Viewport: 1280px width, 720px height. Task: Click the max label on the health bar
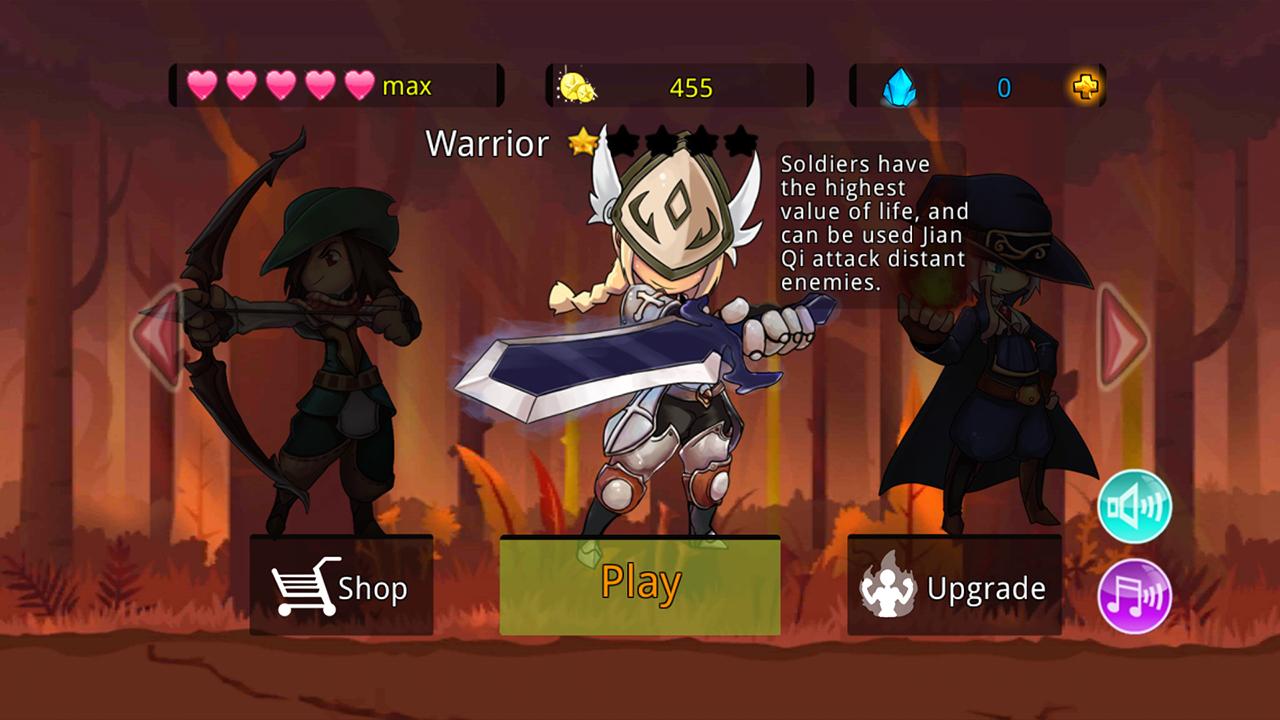click(406, 86)
